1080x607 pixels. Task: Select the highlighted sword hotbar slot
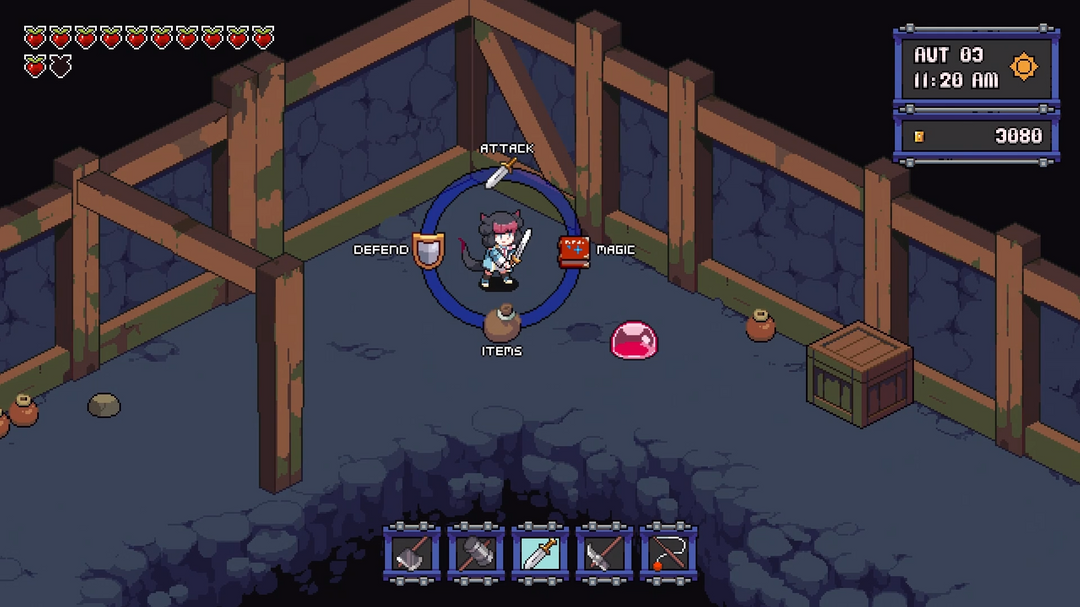click(540, 551)
